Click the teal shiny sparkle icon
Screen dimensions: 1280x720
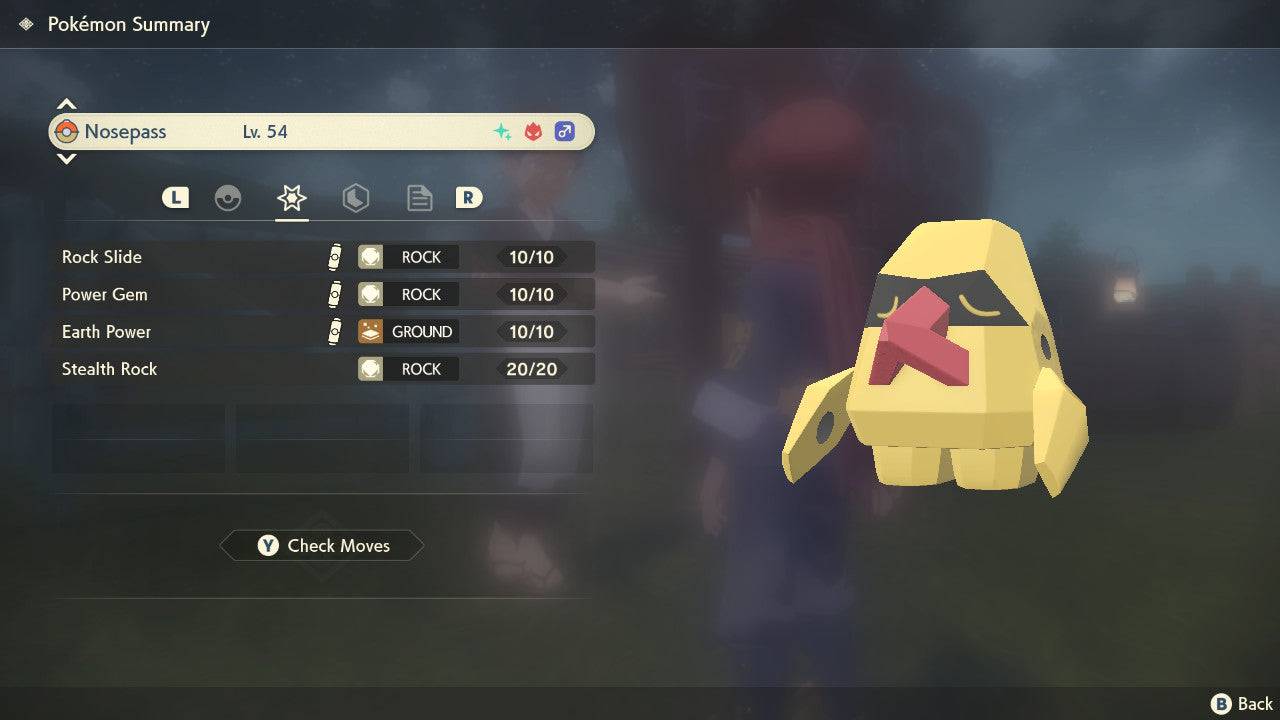[x=502, y=132]
